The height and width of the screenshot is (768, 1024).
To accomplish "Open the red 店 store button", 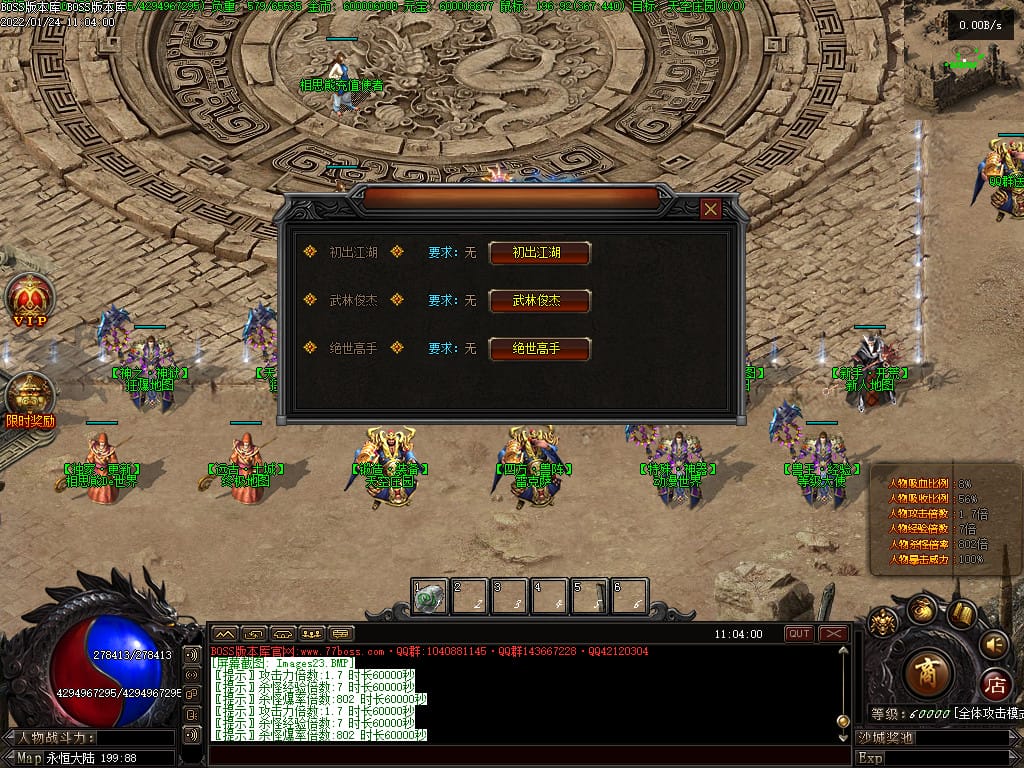I will point(995,686).
